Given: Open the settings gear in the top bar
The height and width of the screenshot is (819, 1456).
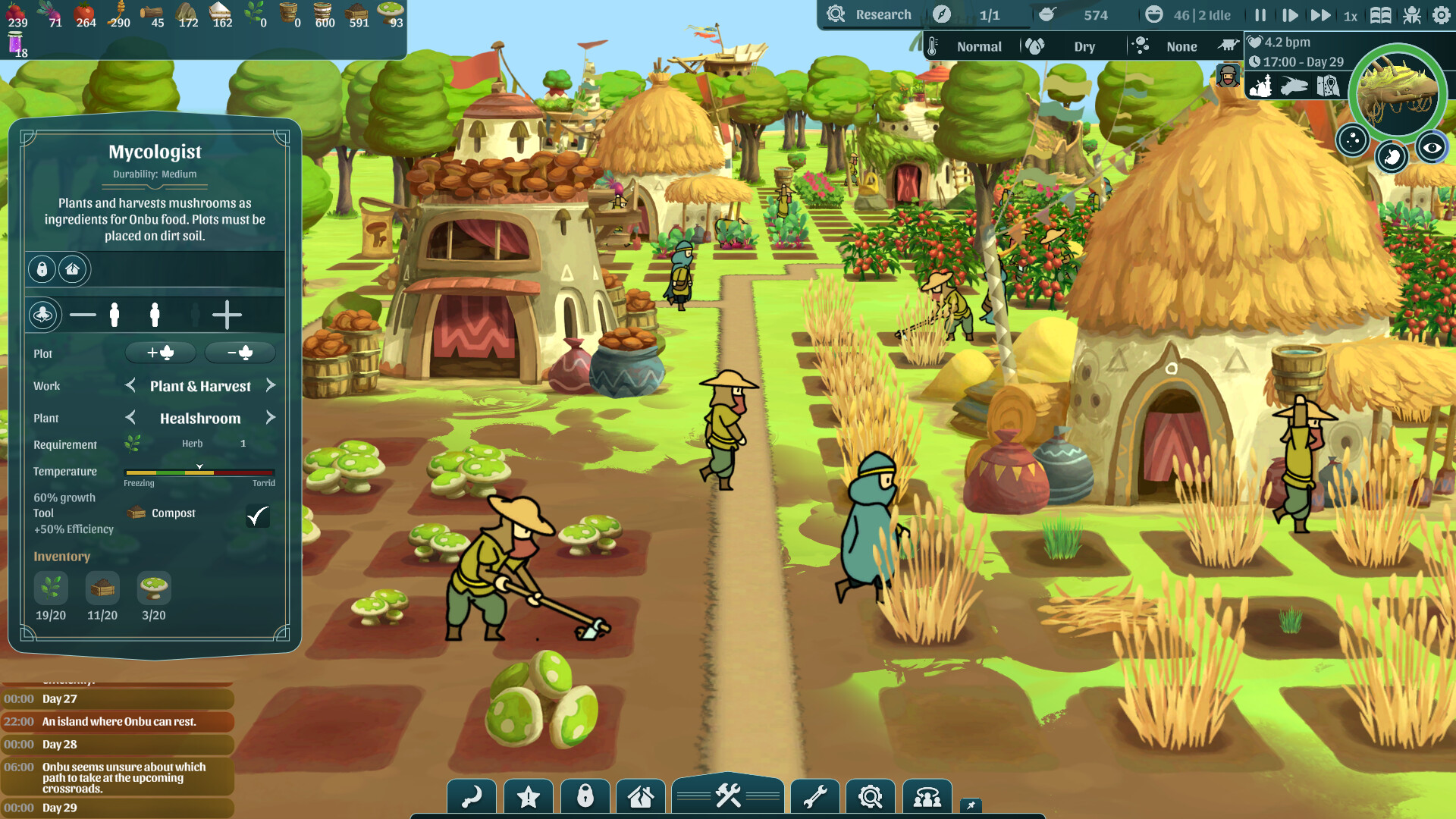Looking at the screenshot, I should (1440, 14).
